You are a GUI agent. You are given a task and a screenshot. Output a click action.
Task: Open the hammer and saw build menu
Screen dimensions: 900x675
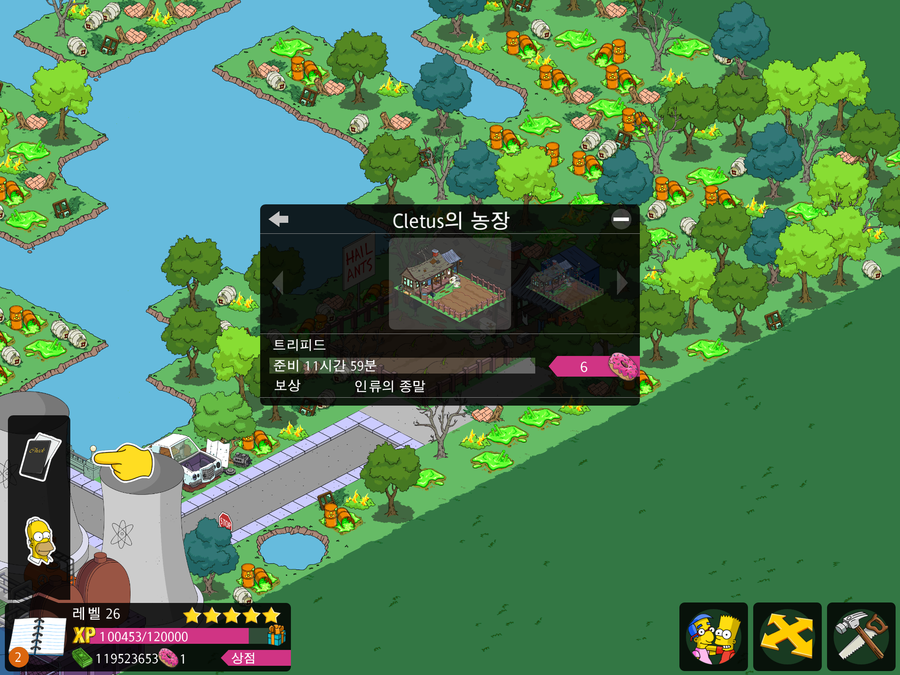pos(861,636)
